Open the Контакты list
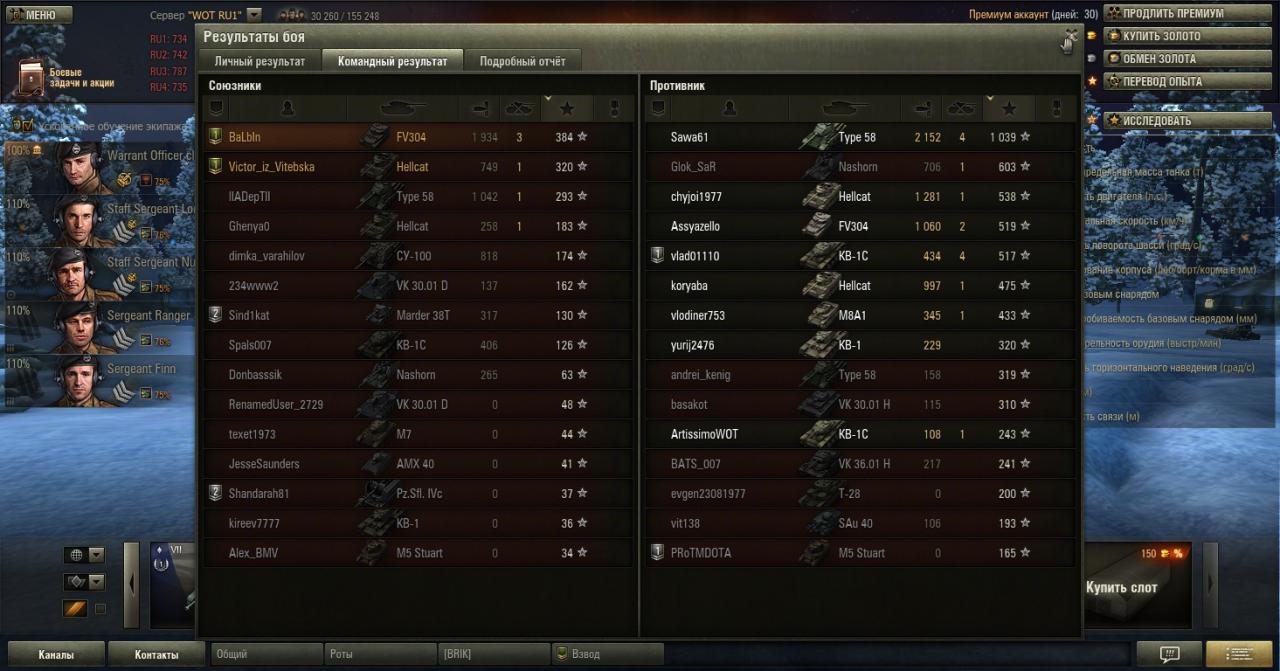The width and height of the screenshot is (1280, 671). (157, 655)
